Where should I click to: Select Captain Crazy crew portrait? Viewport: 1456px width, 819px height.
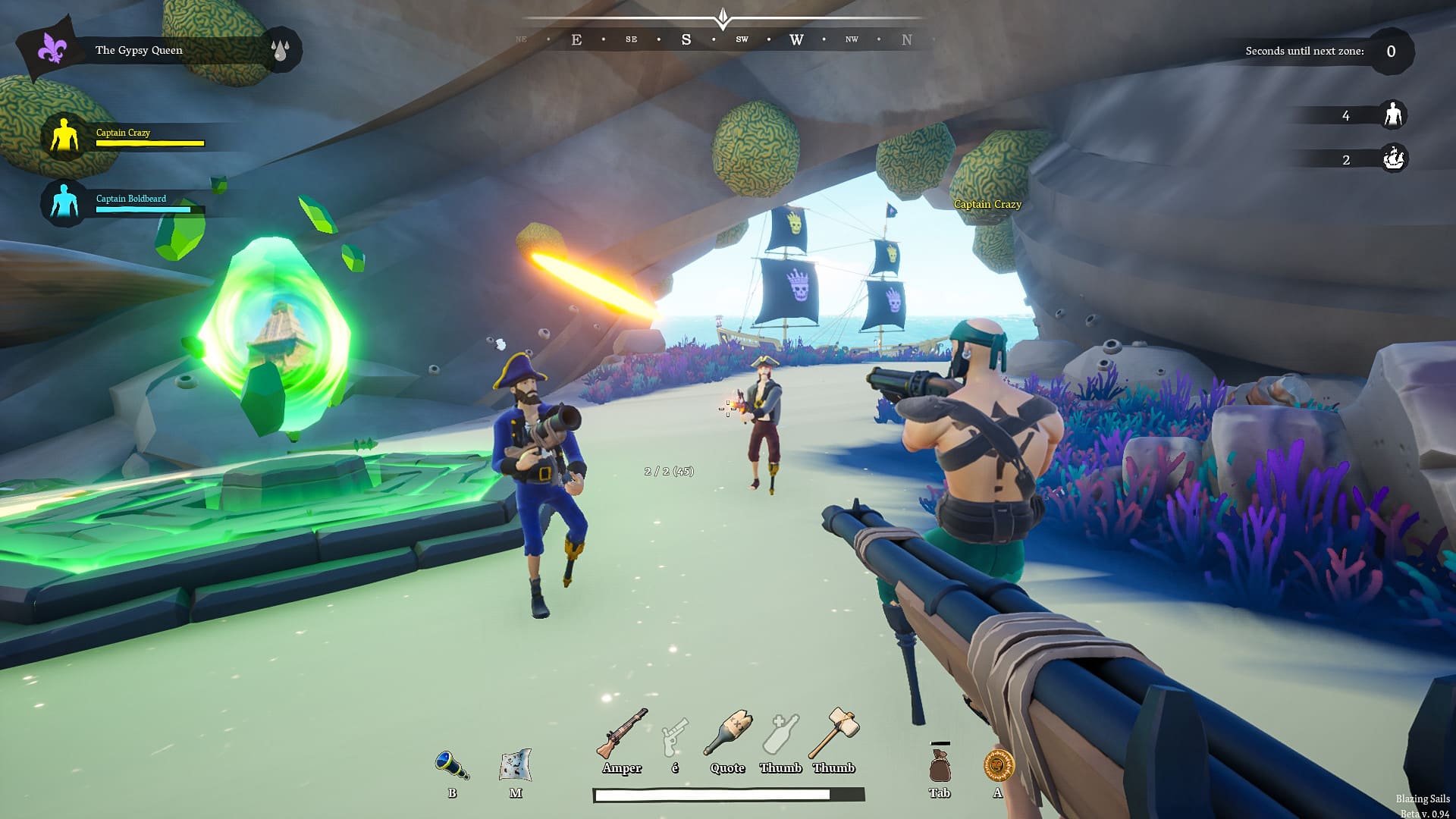click(x=64, y=136)
